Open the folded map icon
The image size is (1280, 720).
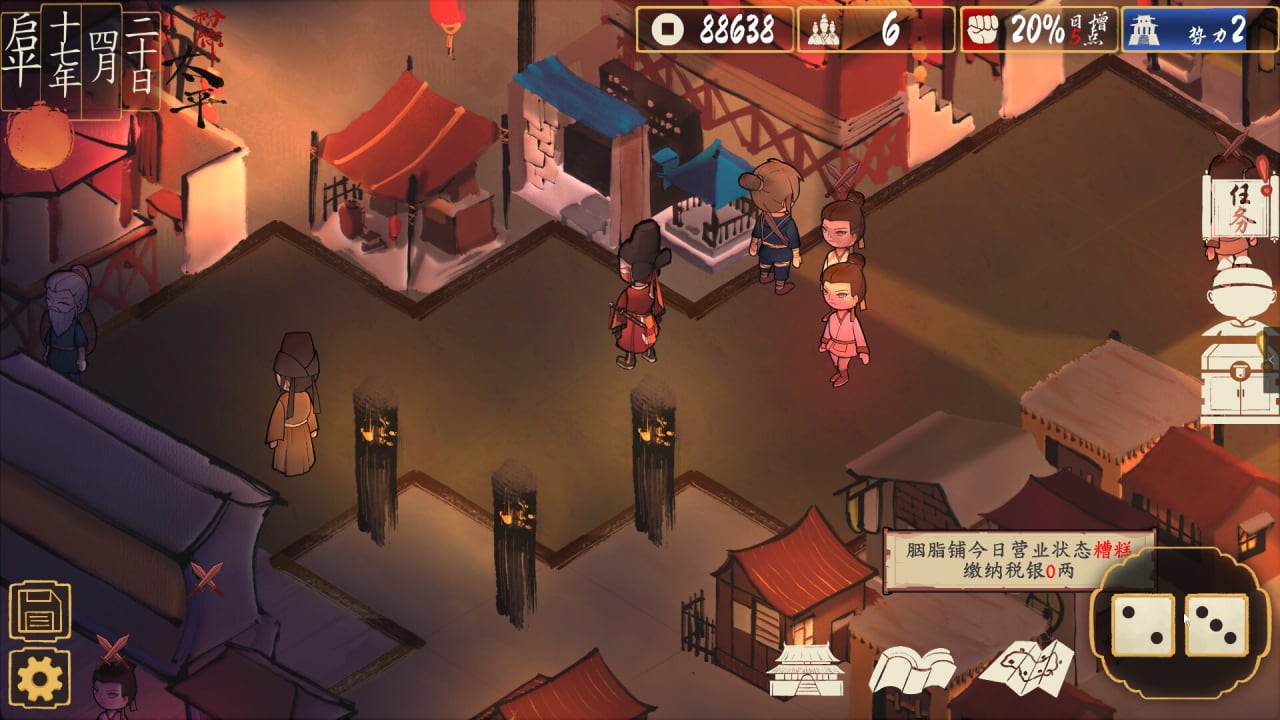(1025, 667)
